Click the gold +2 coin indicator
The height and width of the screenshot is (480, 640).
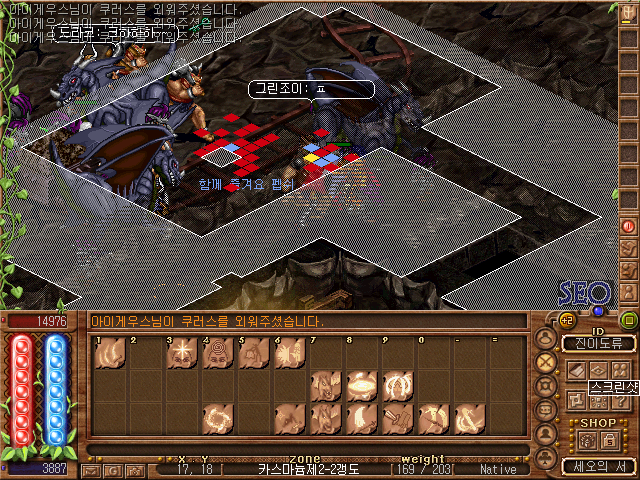[x=565, y=321]
